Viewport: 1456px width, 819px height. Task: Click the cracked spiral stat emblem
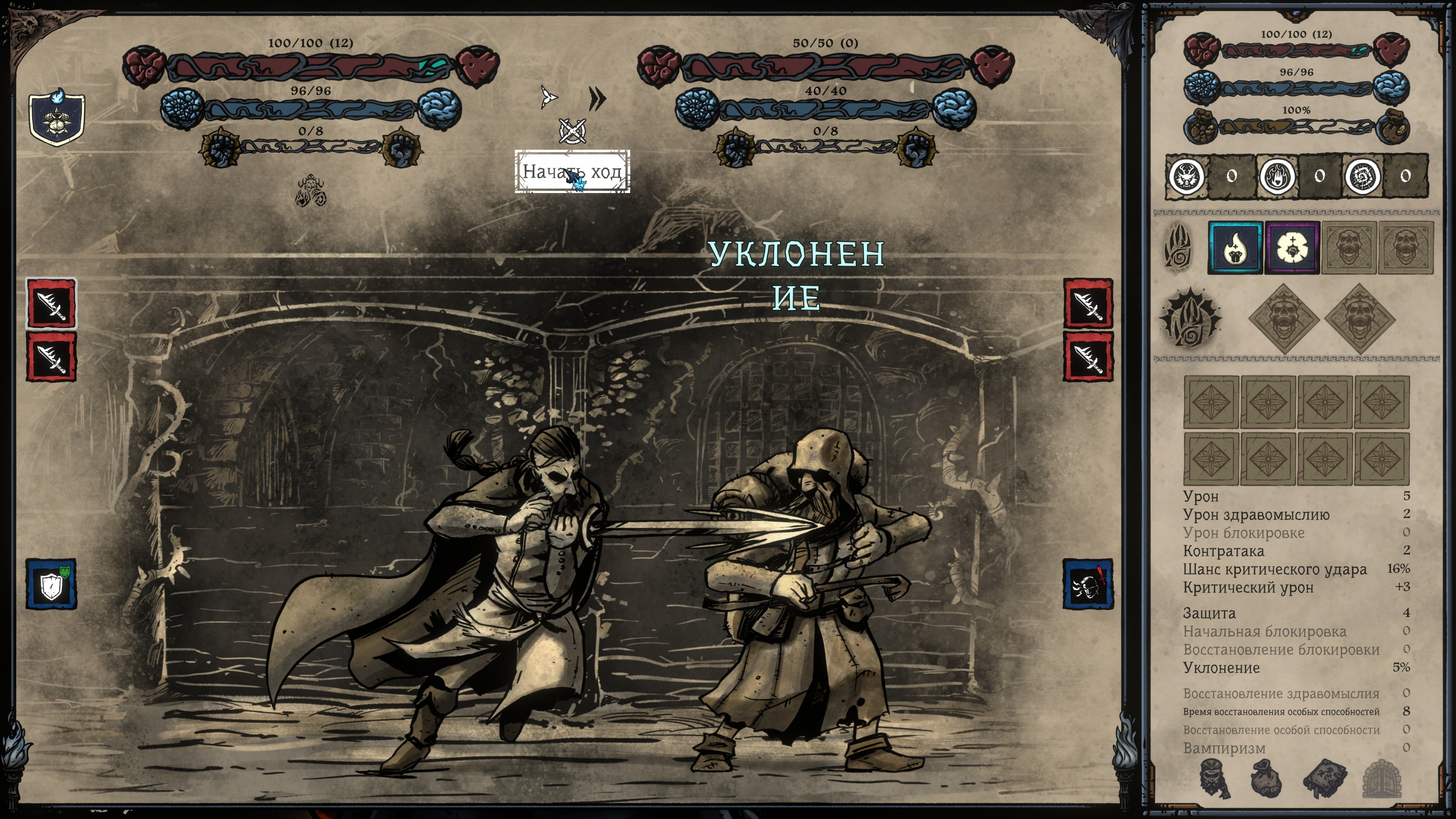pos(1362,176)
